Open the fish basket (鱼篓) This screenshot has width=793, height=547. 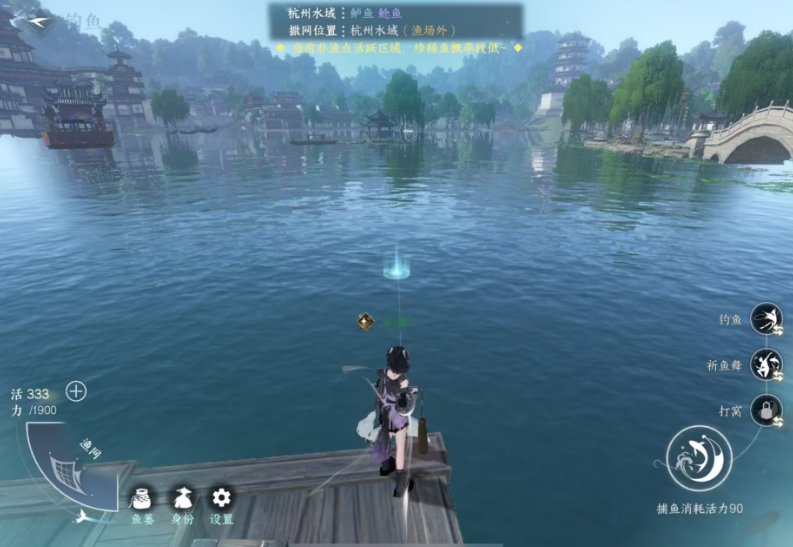[142, 498]
